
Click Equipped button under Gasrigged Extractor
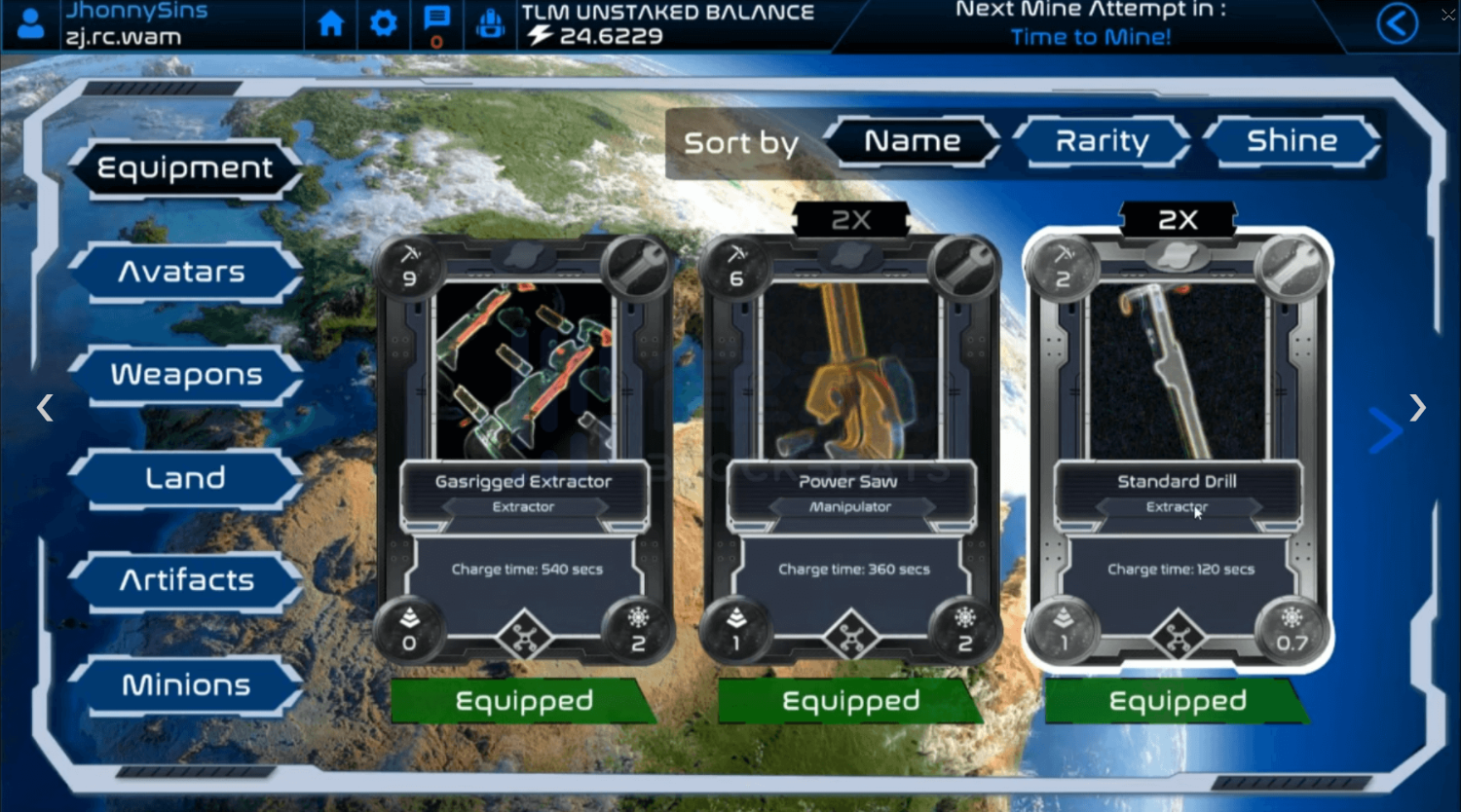point(524,701)
